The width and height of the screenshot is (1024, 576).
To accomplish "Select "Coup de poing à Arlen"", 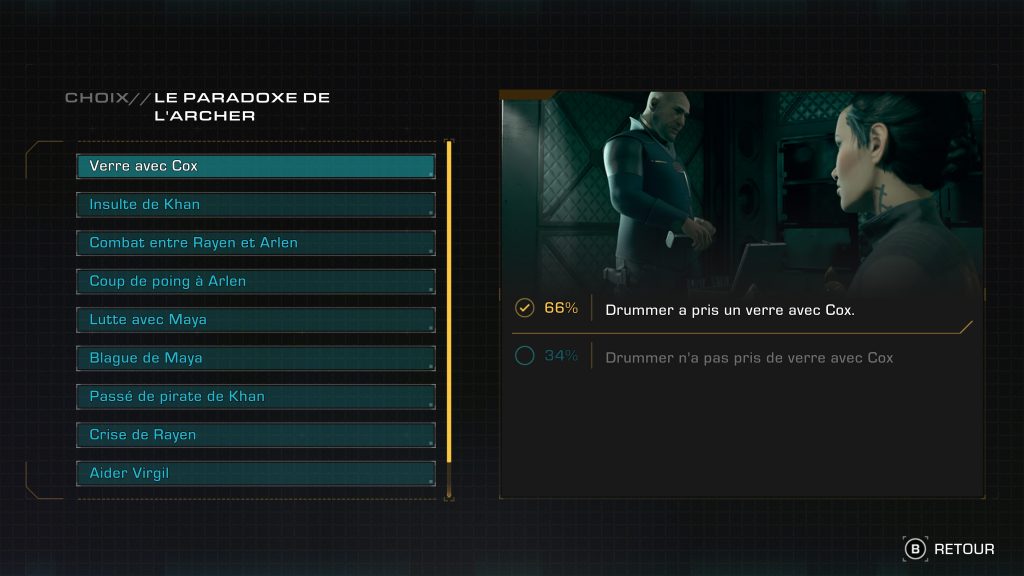I will (256, 281).
